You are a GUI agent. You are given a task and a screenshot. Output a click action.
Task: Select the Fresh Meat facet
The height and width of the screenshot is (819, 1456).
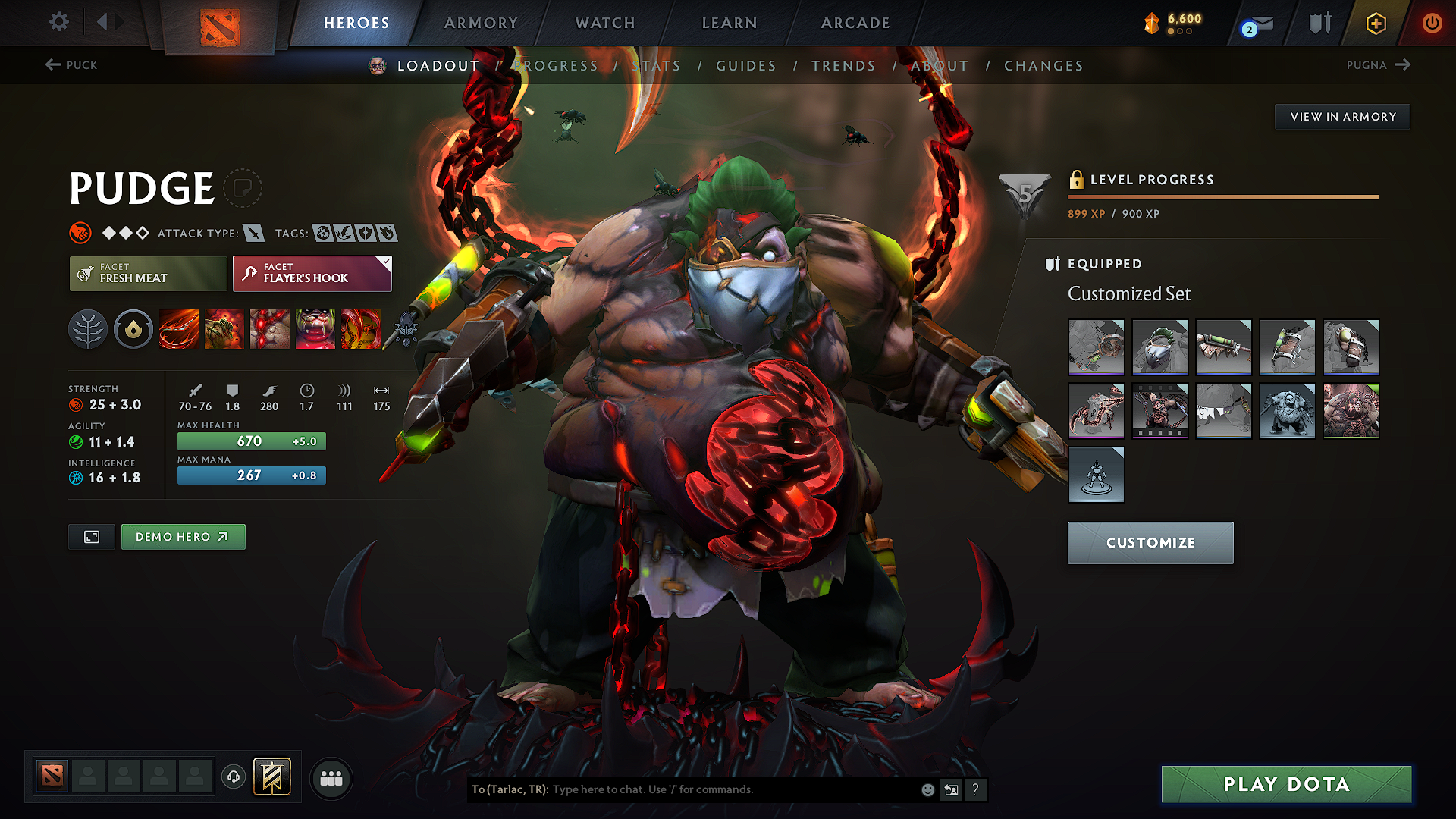pos(148,274)
